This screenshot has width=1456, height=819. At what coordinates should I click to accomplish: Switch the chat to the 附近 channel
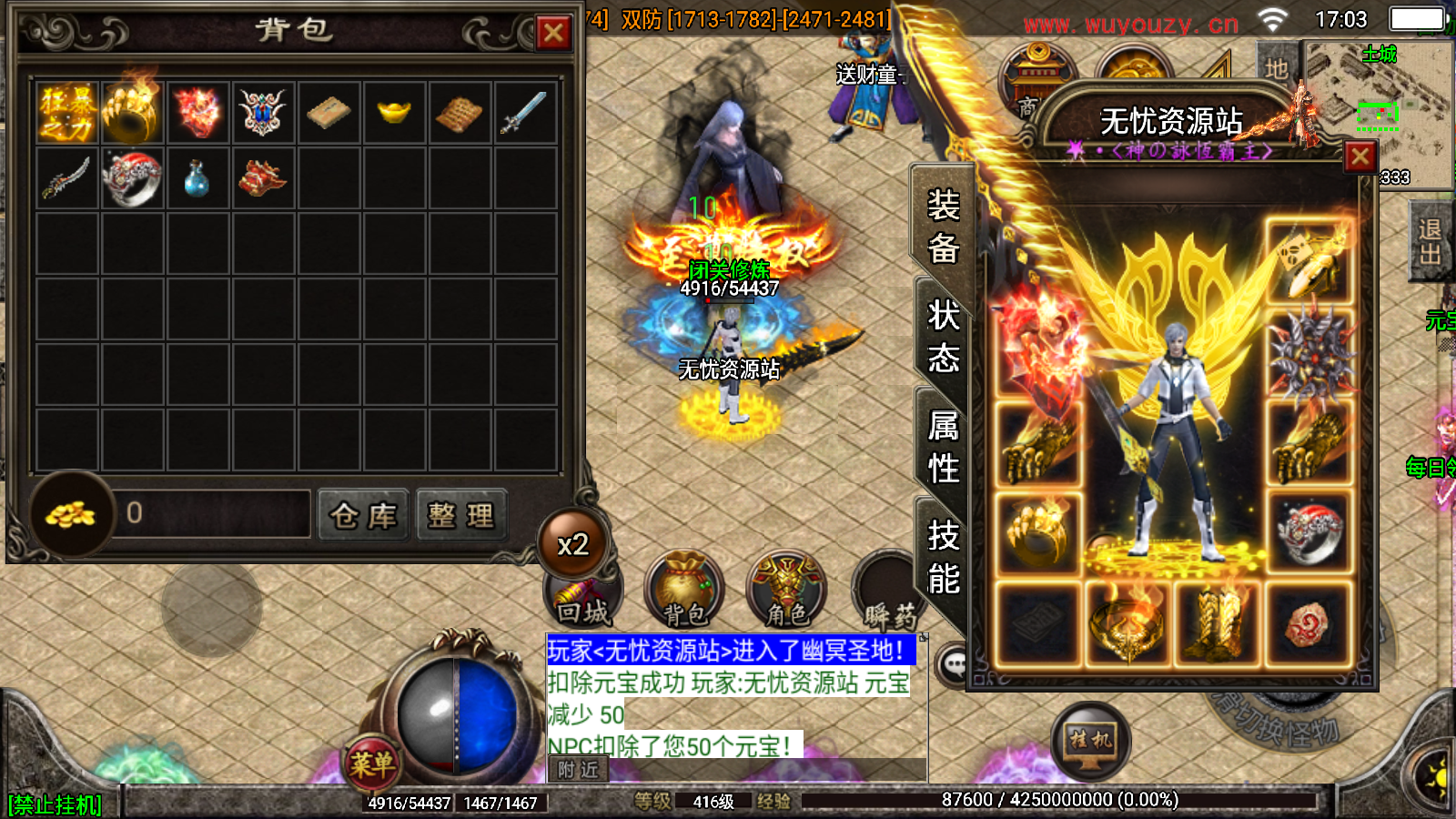pos(579,770)
